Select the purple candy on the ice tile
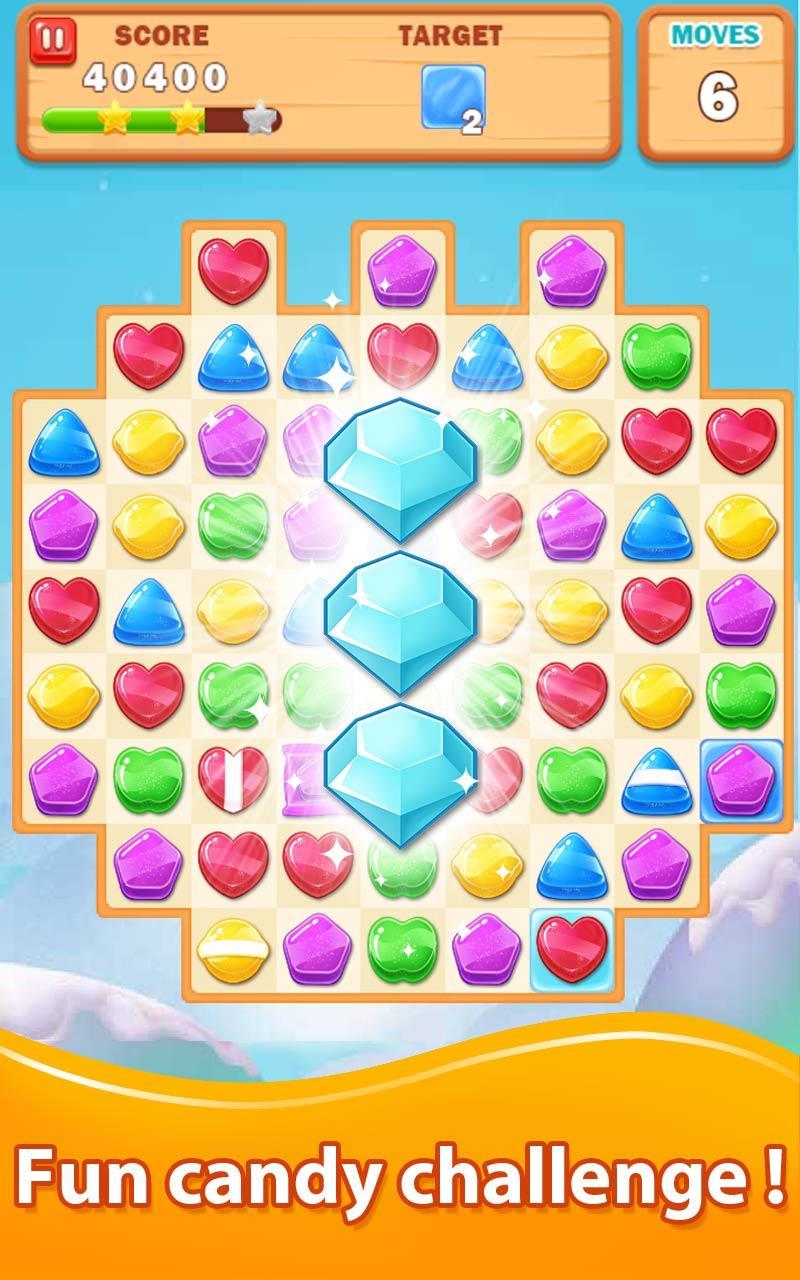This screenshot has width=800, height=1280. [x=740, y=780]
